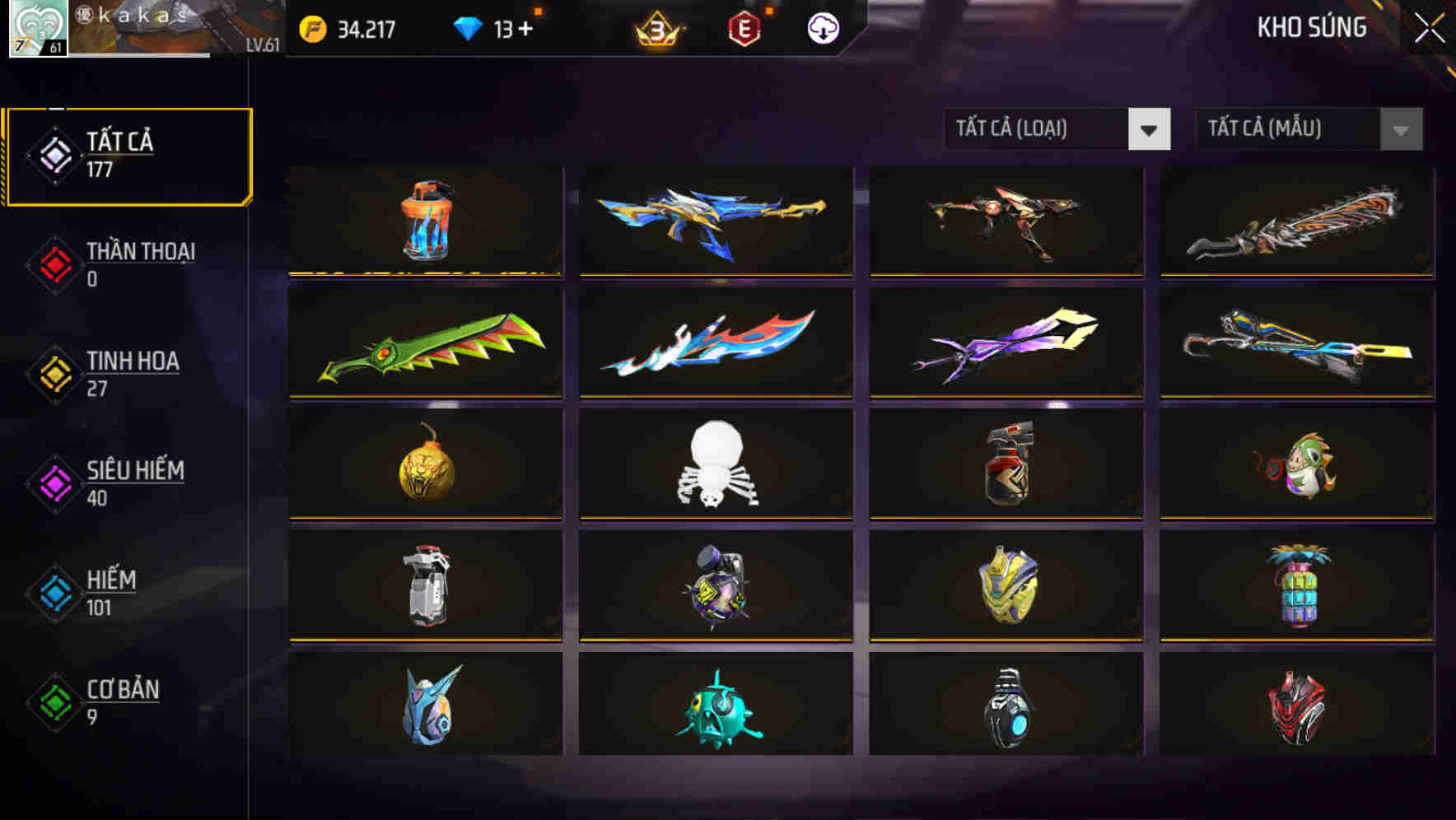Expand the TẤT CẢ (LOẠI) arrow

click(x=1150, y=129)
